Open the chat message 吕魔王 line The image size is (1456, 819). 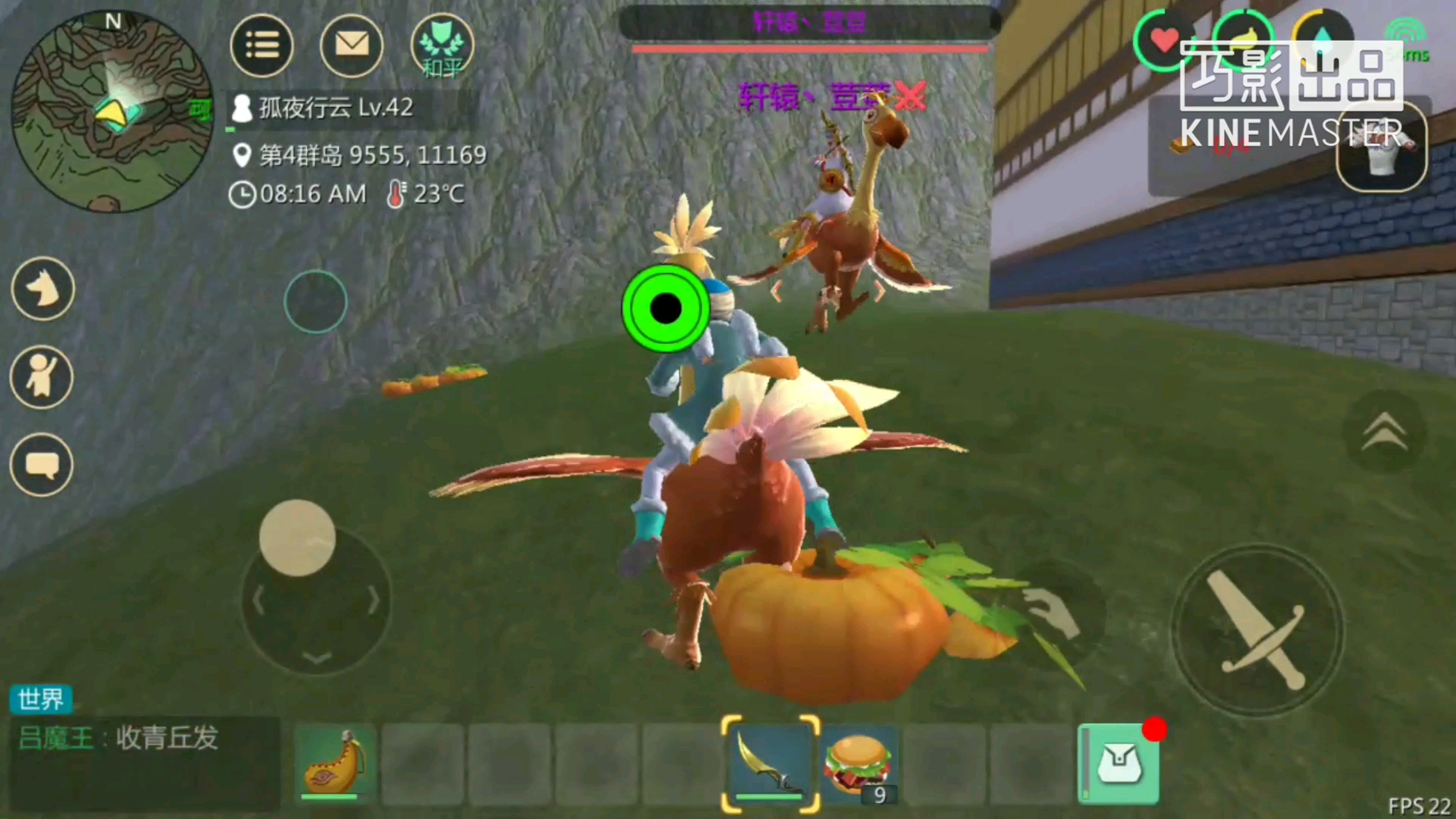tap(118, 738)
